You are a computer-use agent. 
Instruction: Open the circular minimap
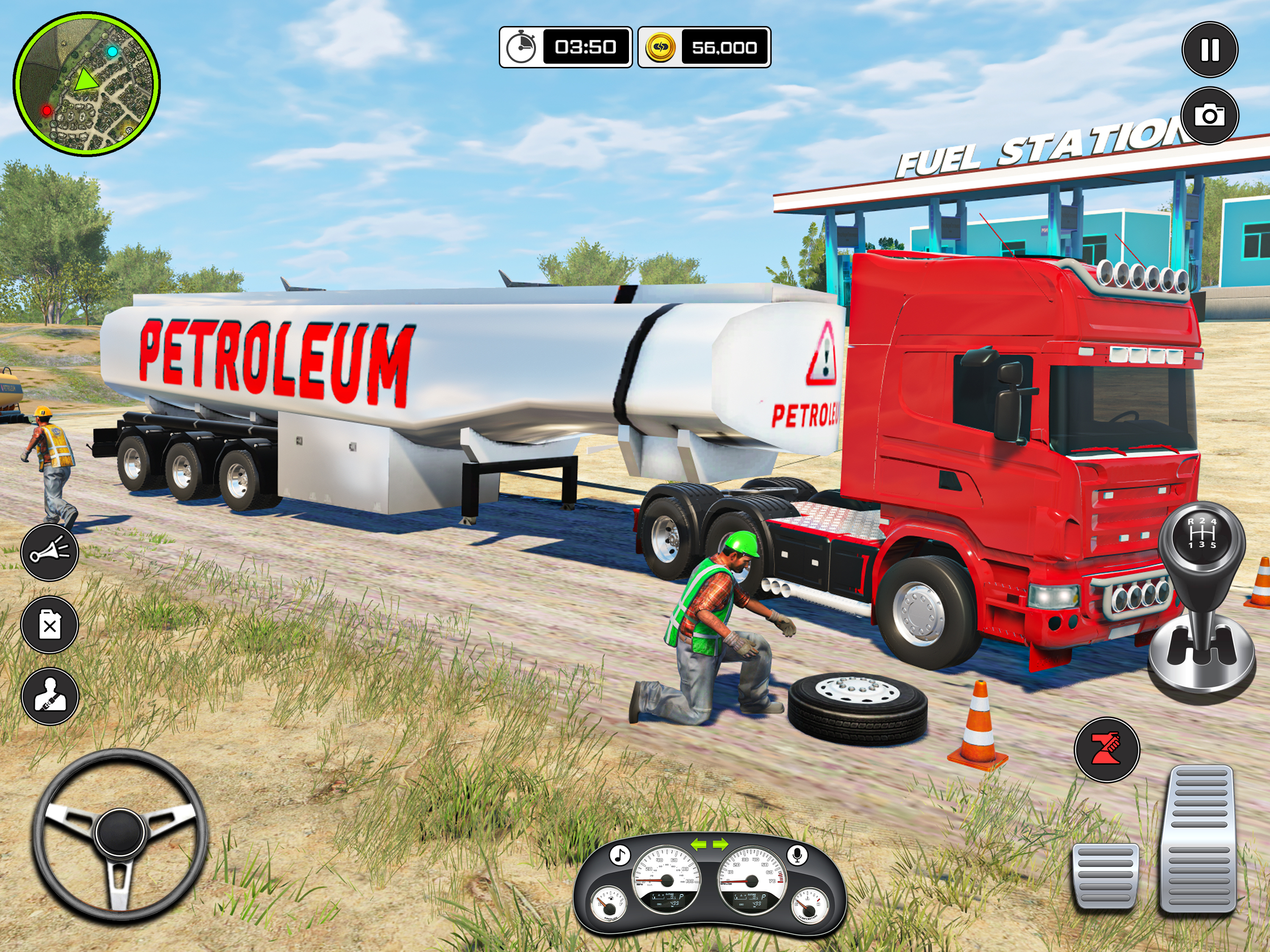pyautogui.click(x=86, y=85)
